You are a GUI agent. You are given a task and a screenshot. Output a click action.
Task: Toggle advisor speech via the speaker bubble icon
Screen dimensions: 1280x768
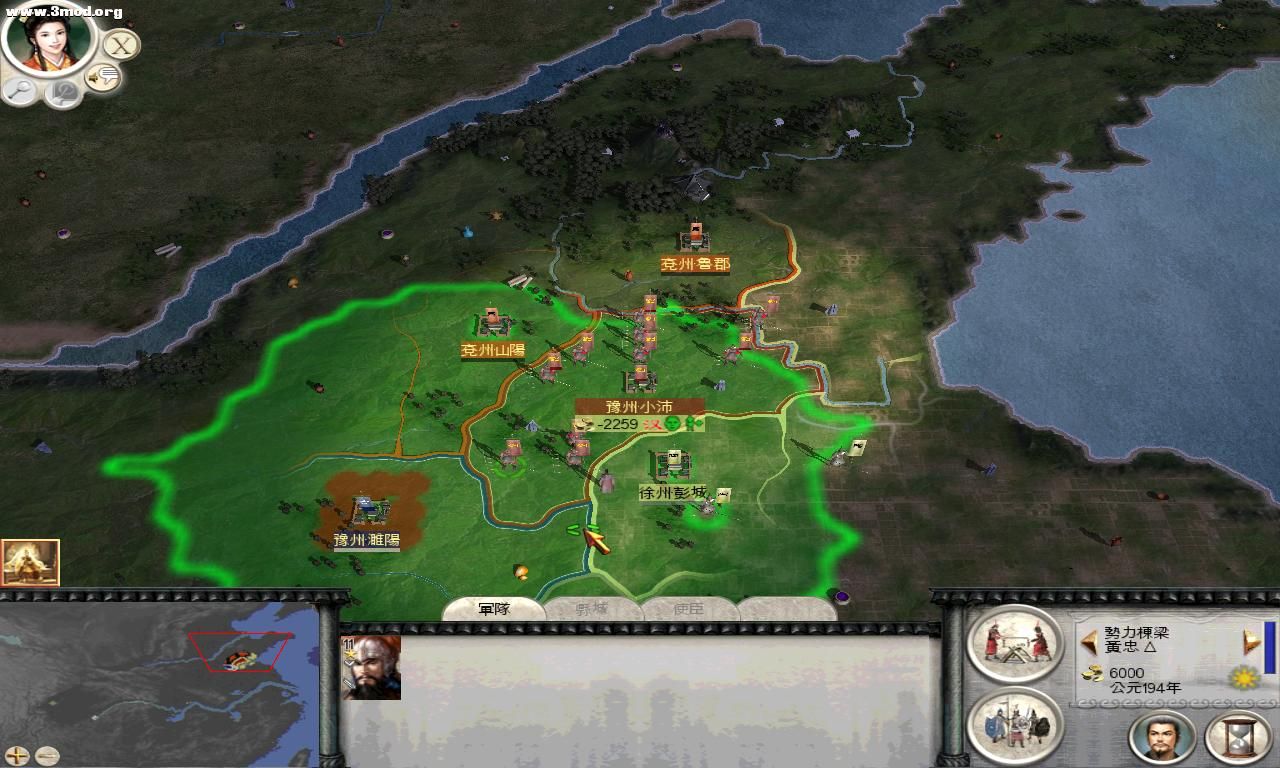coord(102,75)
